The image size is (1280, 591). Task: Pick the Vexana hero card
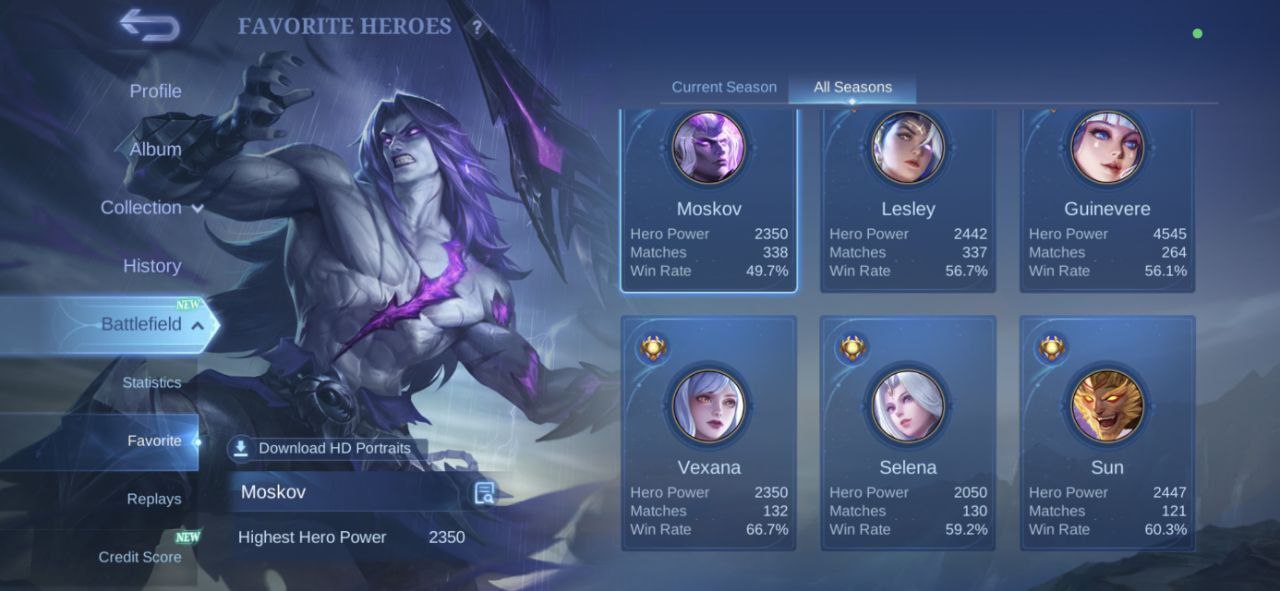pos(708,433)
